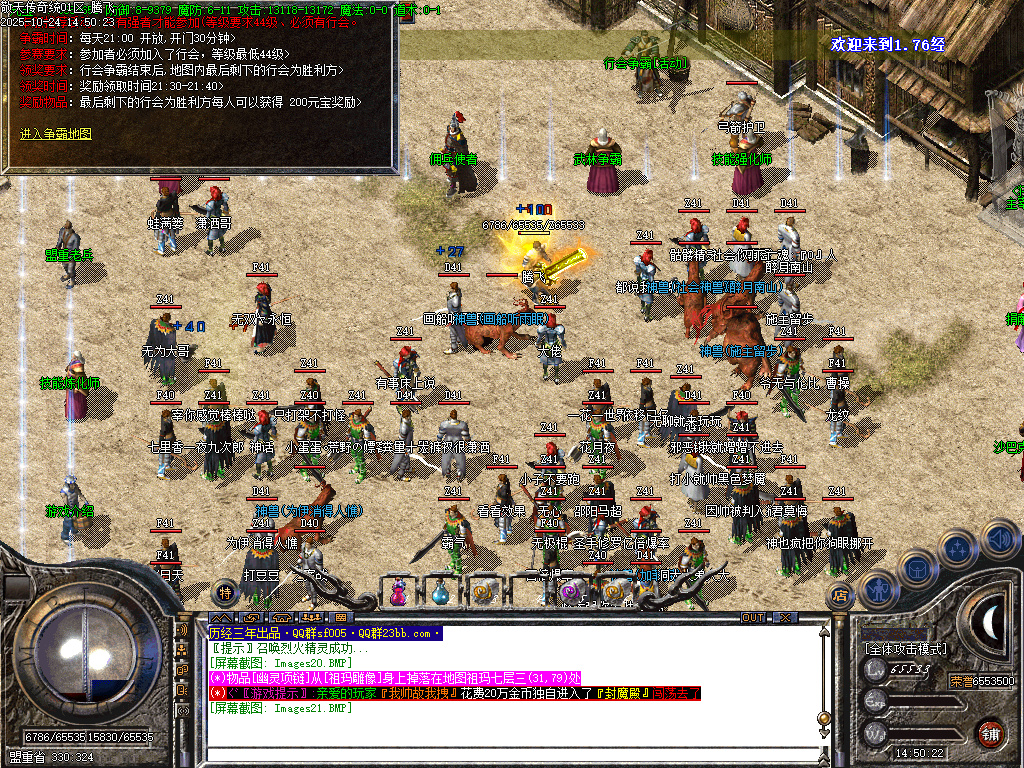
Task: Click the 进入争霸地图 link in the dialog
Action: (56, 133)
